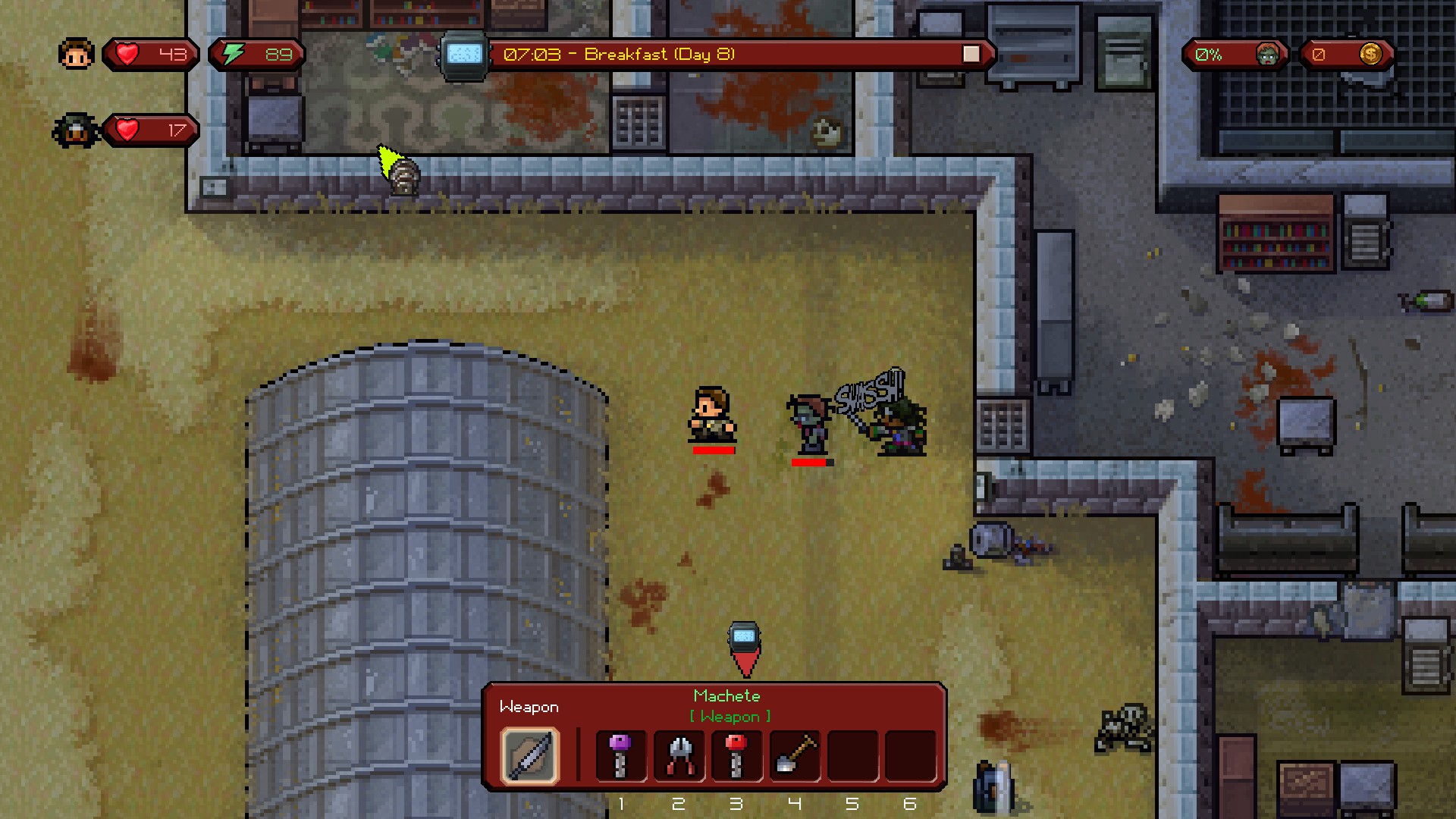Select the Machete in the equipped weapon slot
Screen dimensions: 1456x819
[x=529, y=755]
